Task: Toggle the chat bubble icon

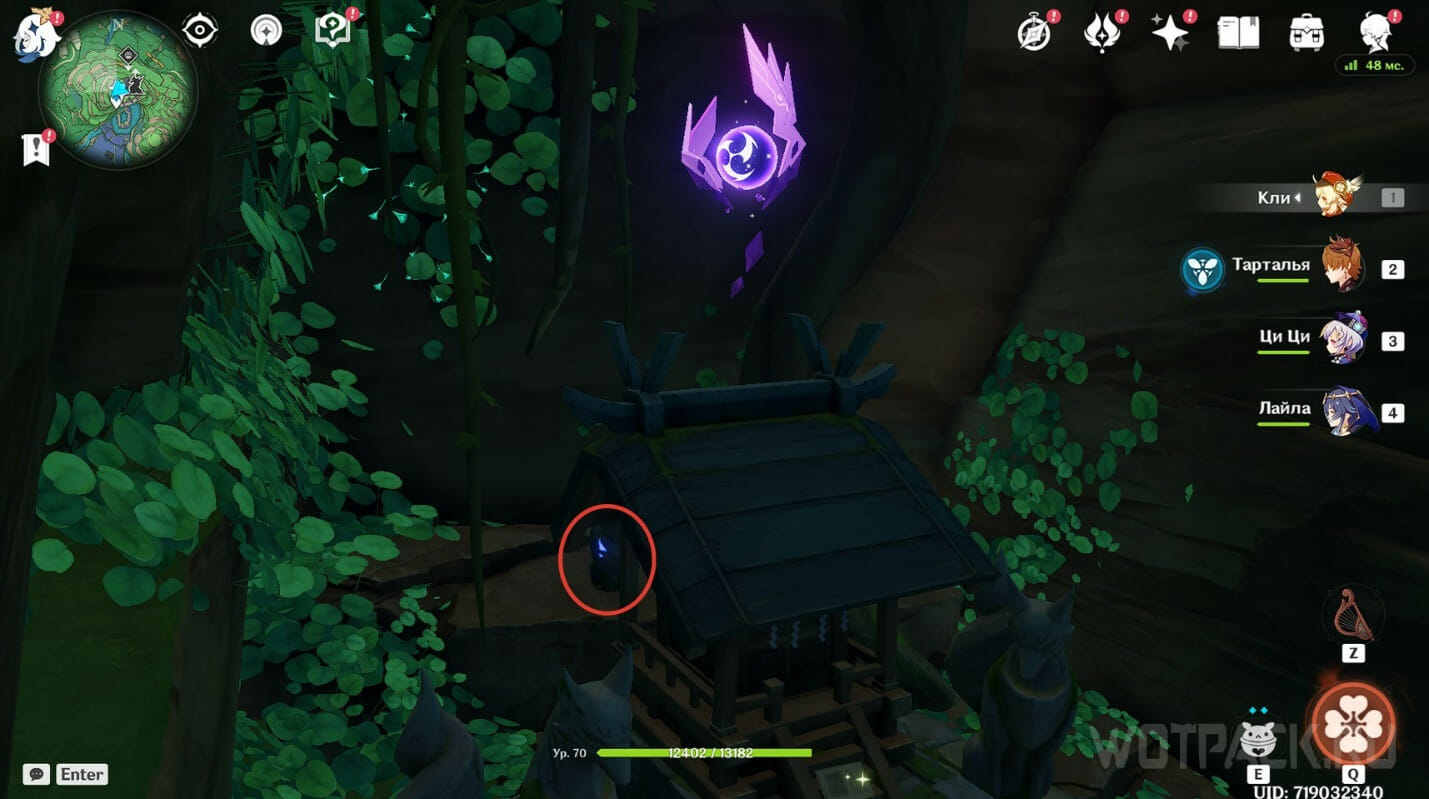Action: tap(37, 774)
